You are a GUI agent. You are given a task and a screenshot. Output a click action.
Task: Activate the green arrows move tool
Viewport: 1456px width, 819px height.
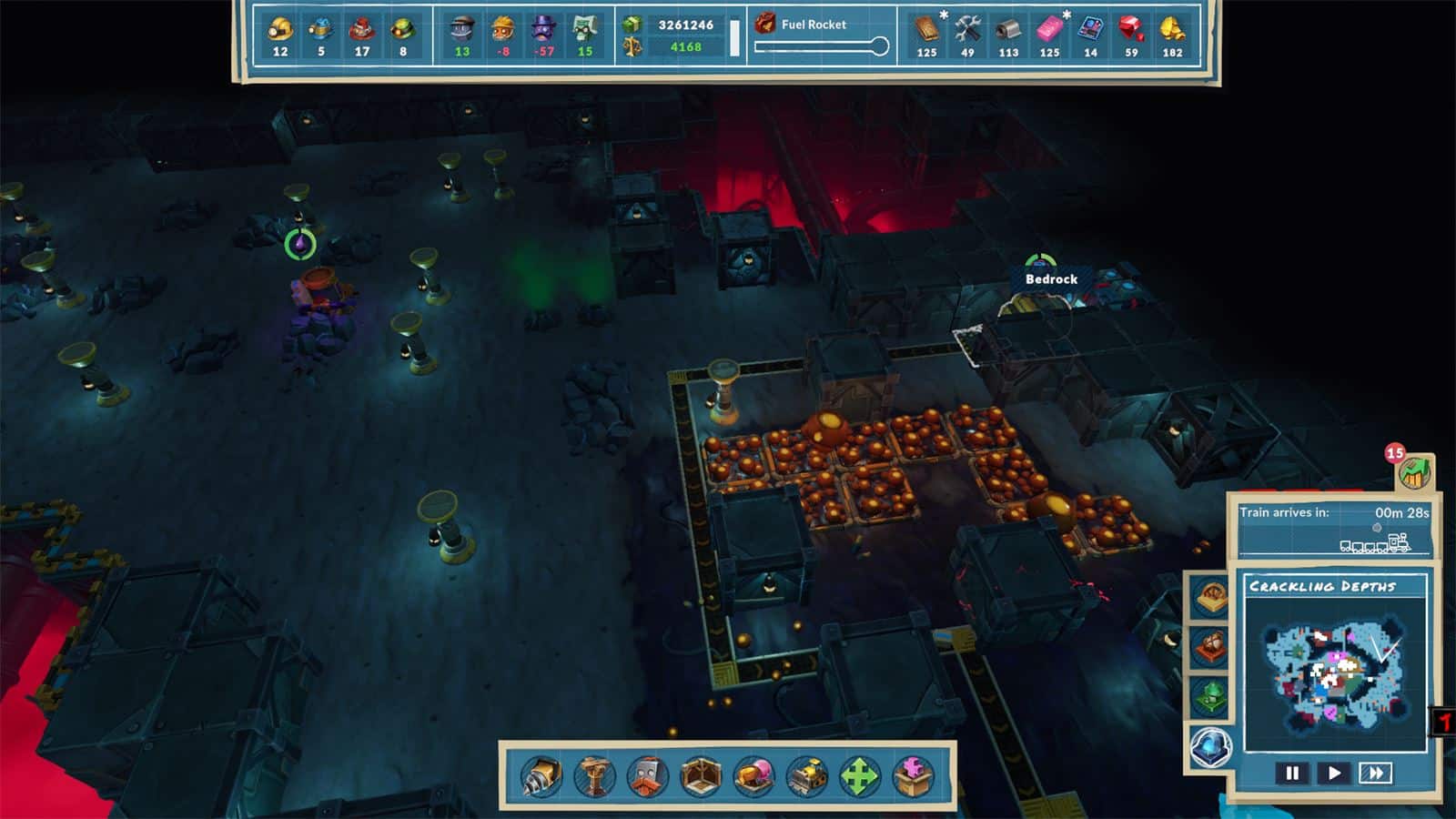[x=860, y=776]
